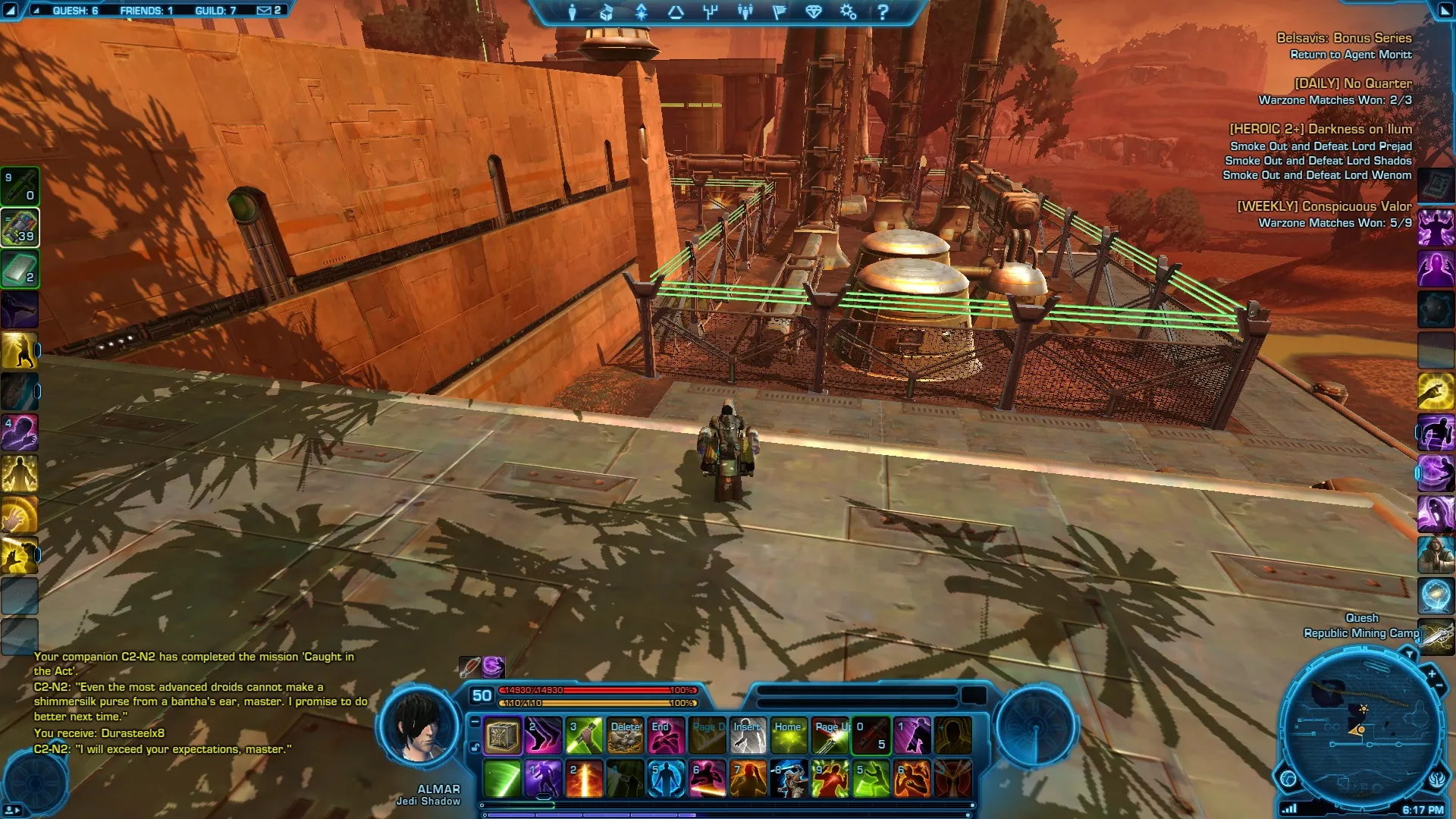The height and width of the screenshot is (819, 1456).
Task: Open the world map globe button on minimap
Action: pyautogui.click(x=1288, y=778)
